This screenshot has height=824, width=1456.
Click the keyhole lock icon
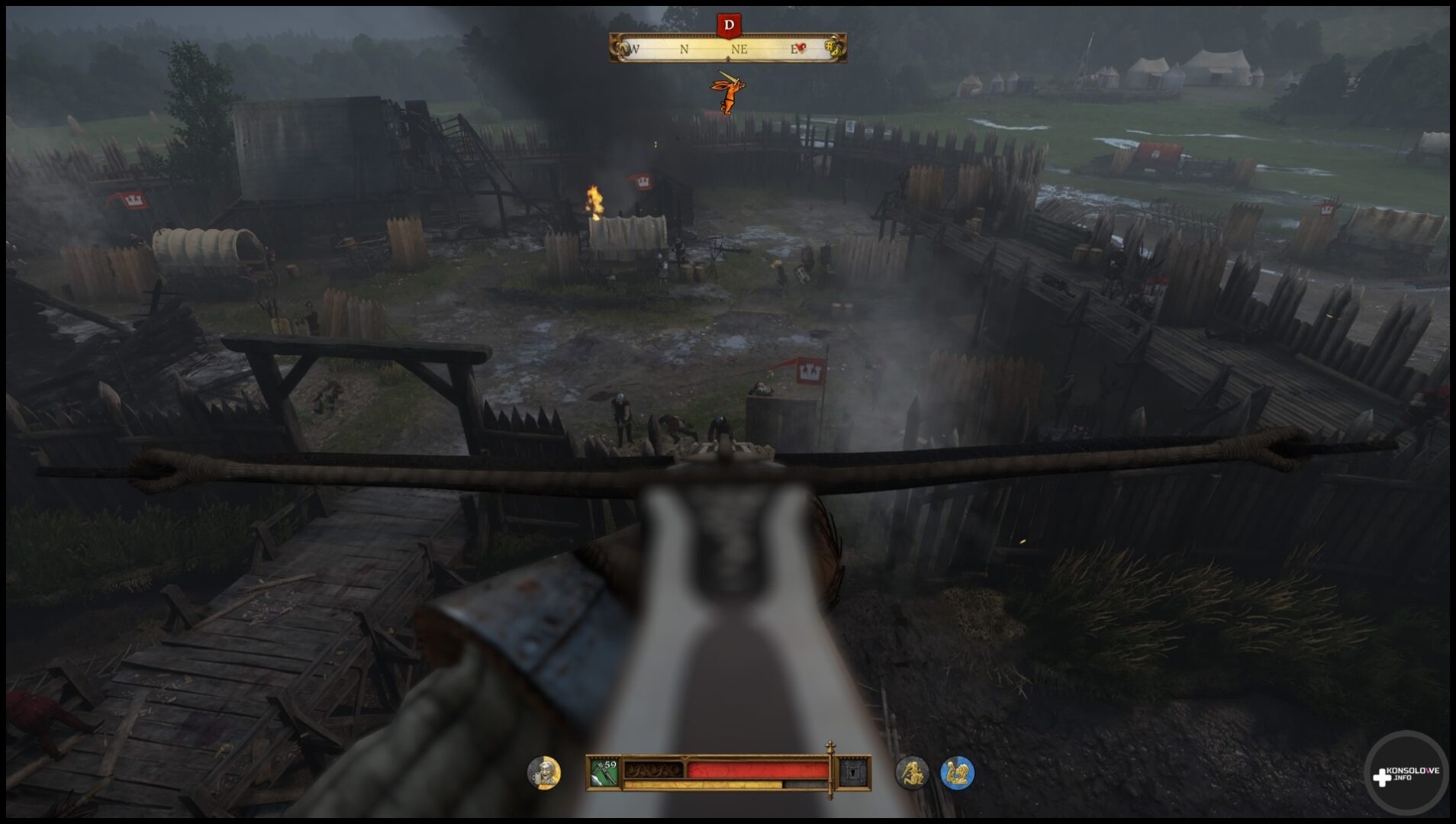pos(853,773)
